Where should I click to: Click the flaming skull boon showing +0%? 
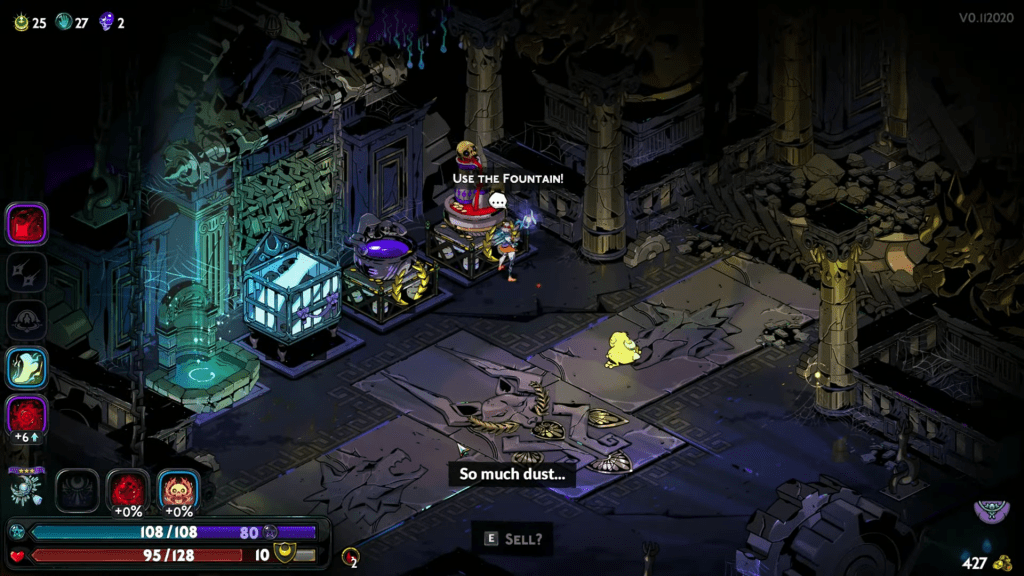(179, 489)
